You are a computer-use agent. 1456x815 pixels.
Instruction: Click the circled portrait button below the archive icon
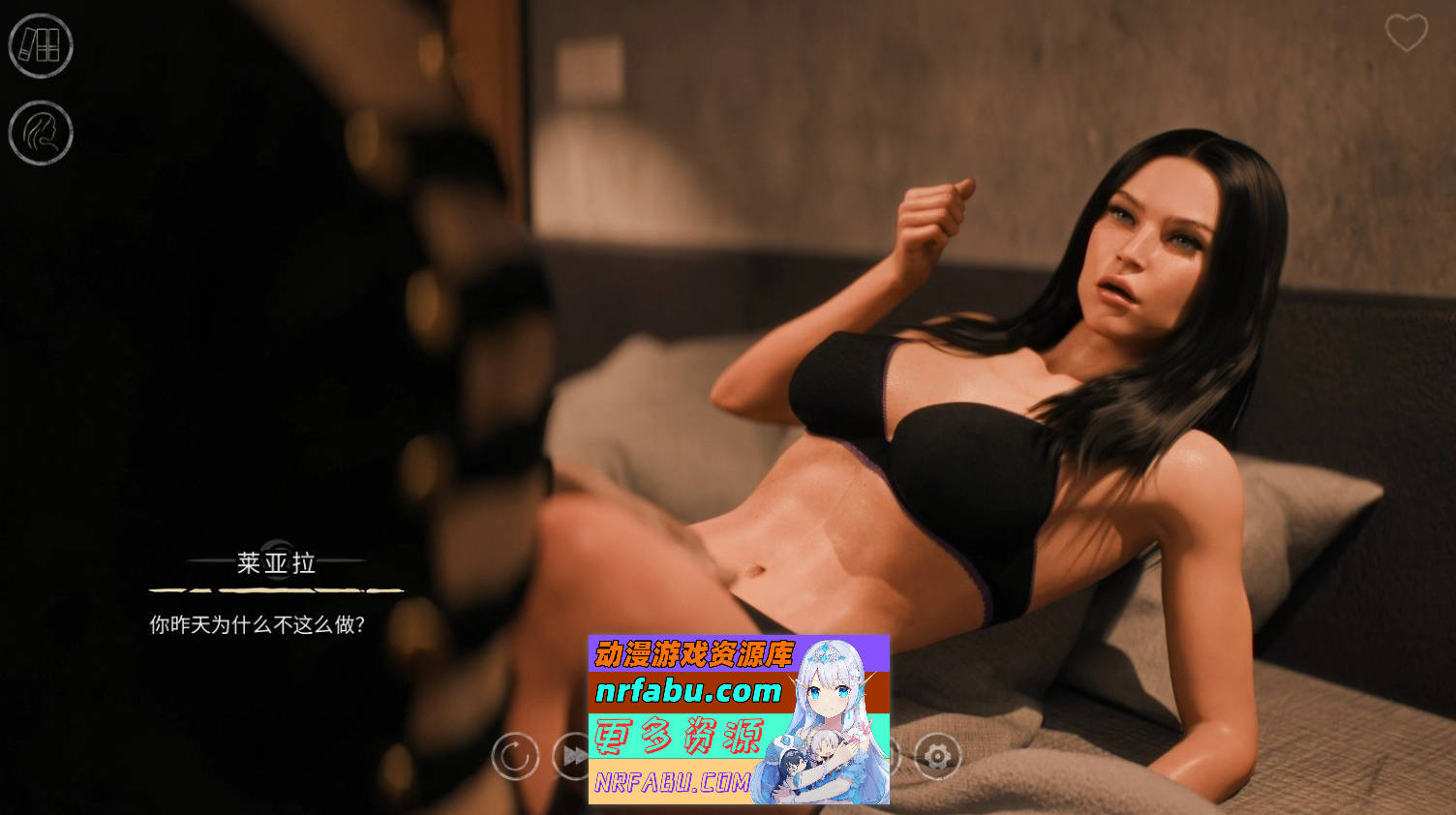point(41,133)
